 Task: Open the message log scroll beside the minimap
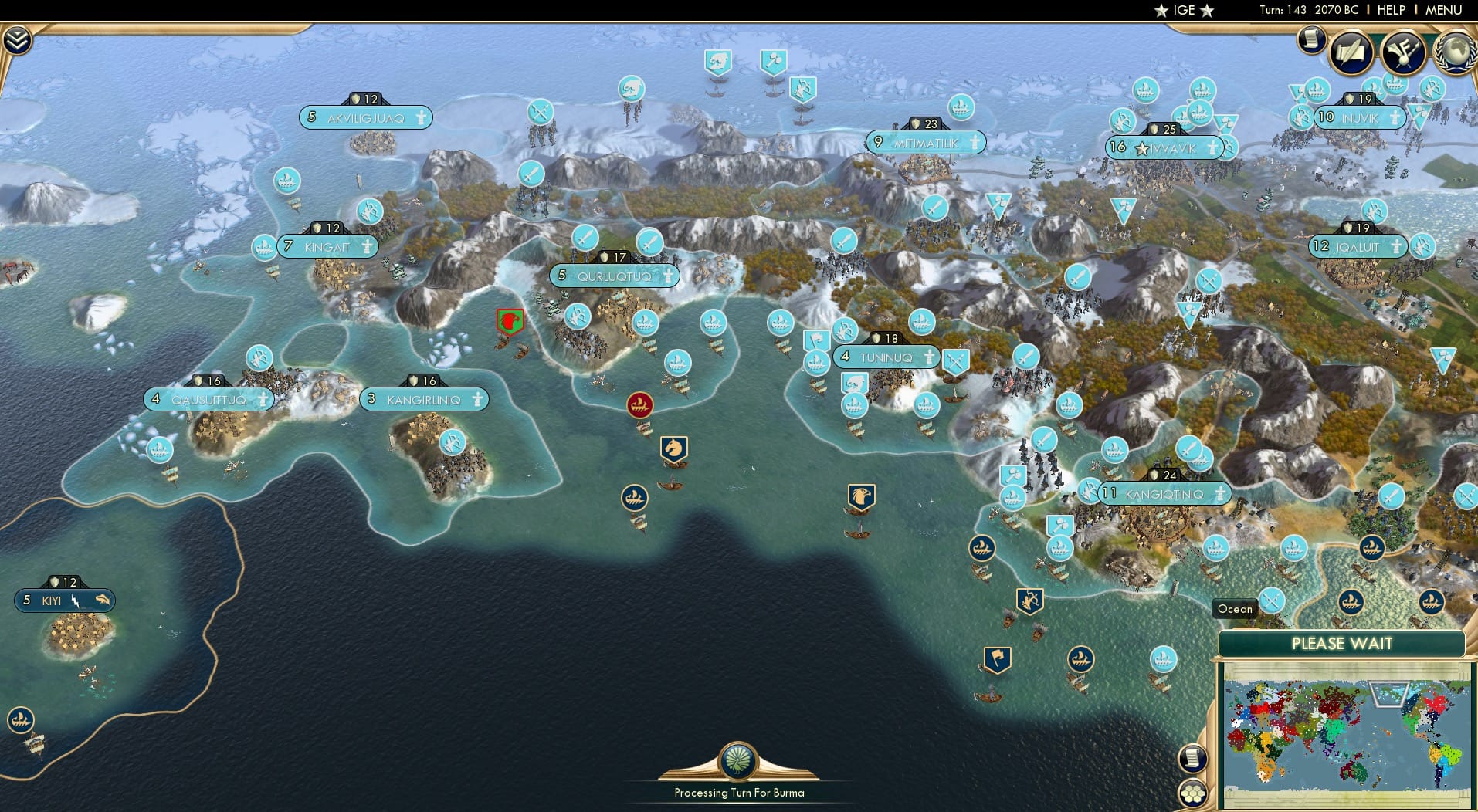[1193, 758]
